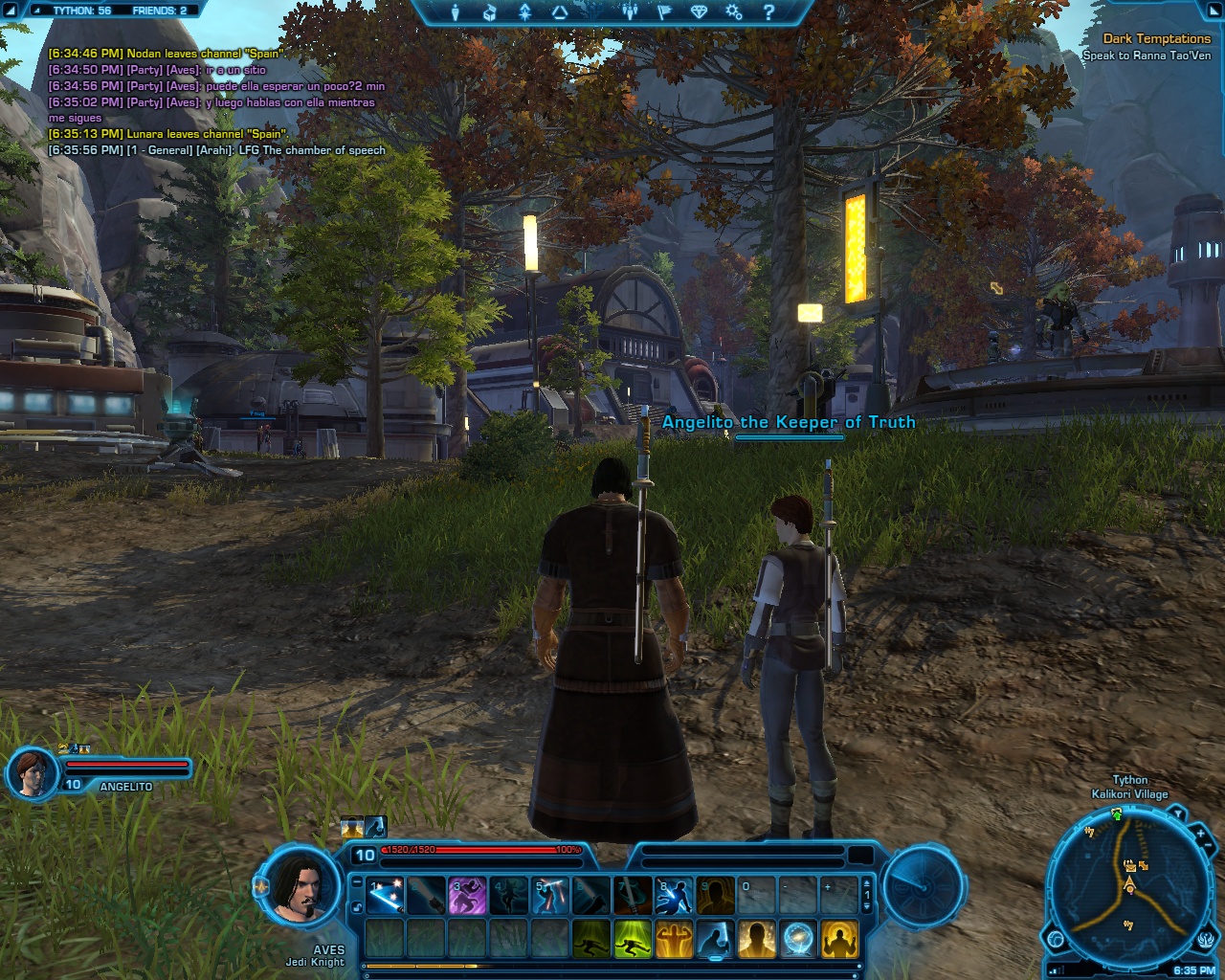Screen dimensions: 1225x980
Task: Activate the lightsaber strike ability in slot 1
Action: [x=385, y=895]
